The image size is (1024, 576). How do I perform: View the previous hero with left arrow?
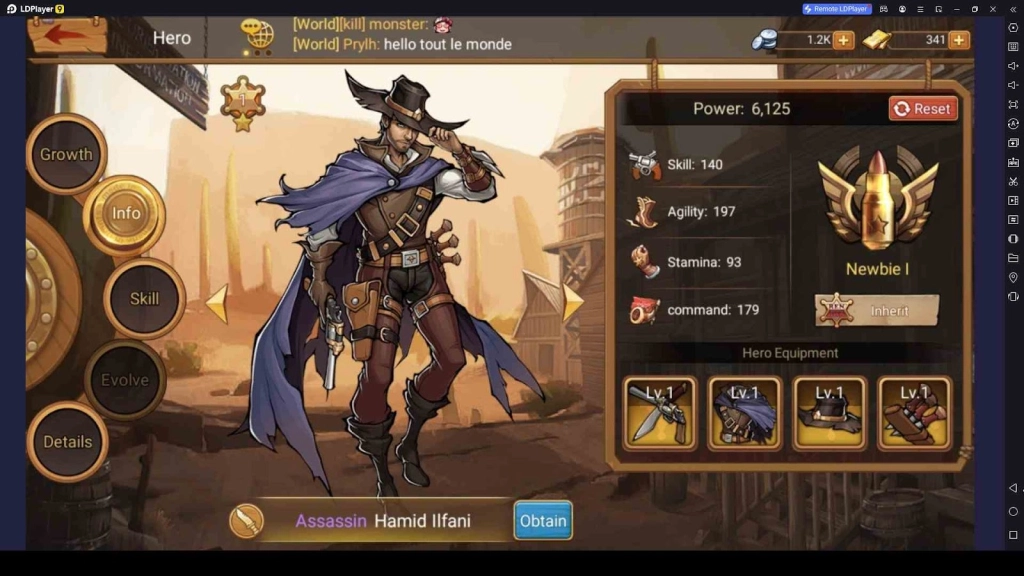[217, 304]
